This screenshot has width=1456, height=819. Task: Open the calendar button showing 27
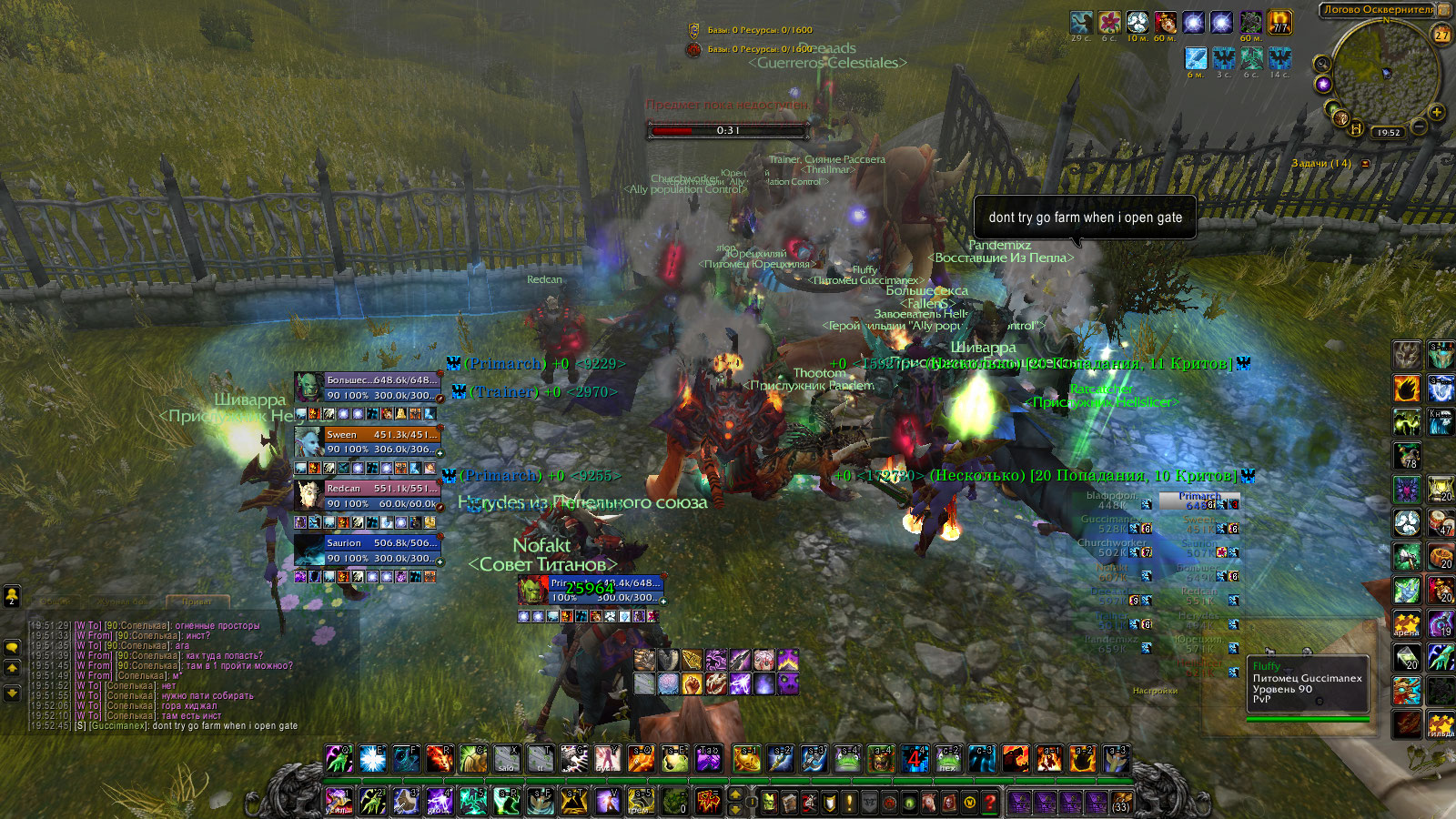pyautogui.click(x=1442, y=35)
